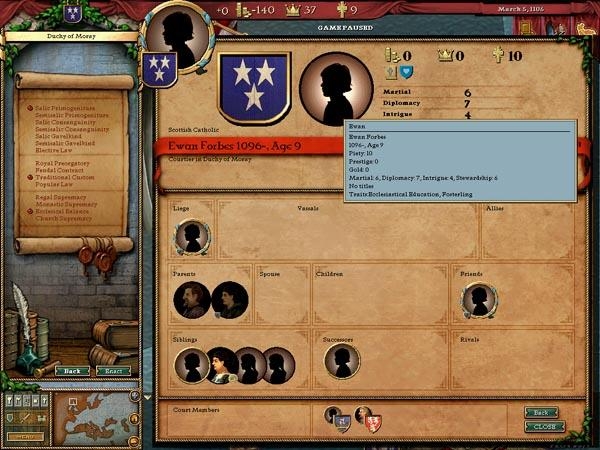Choose the sibling with the coloured portrait
Viewport: 600px width, 450px height.
tap(222, 365)
